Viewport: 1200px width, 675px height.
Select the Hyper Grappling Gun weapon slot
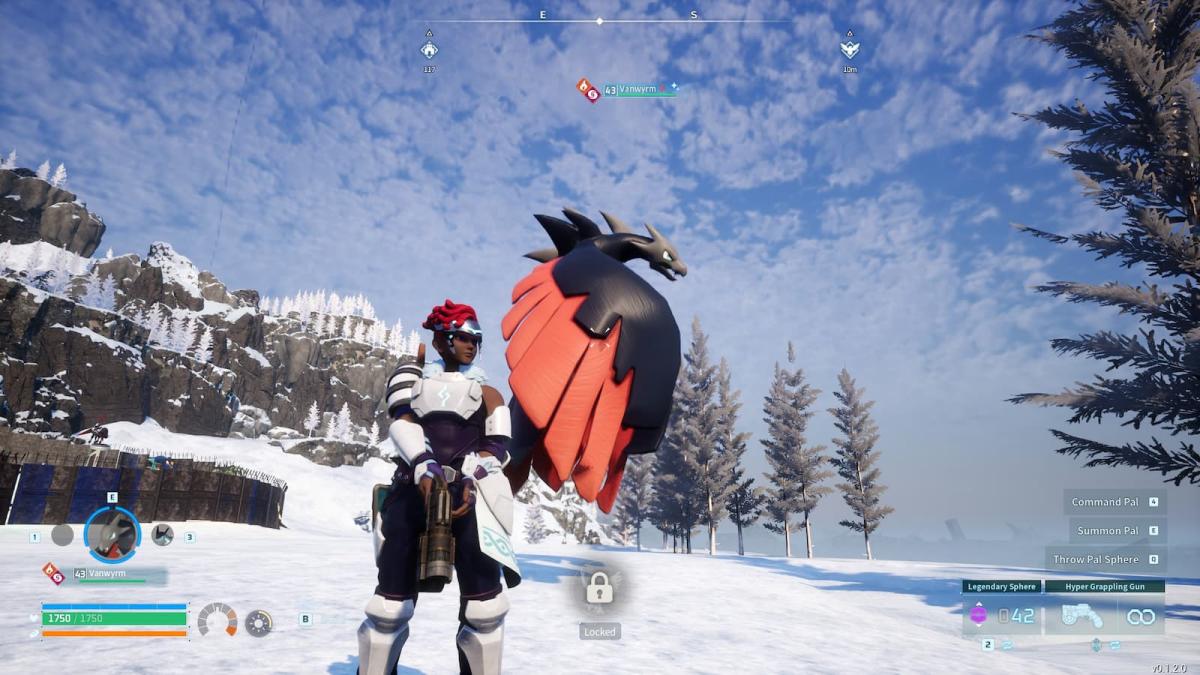coord(1104,615)
